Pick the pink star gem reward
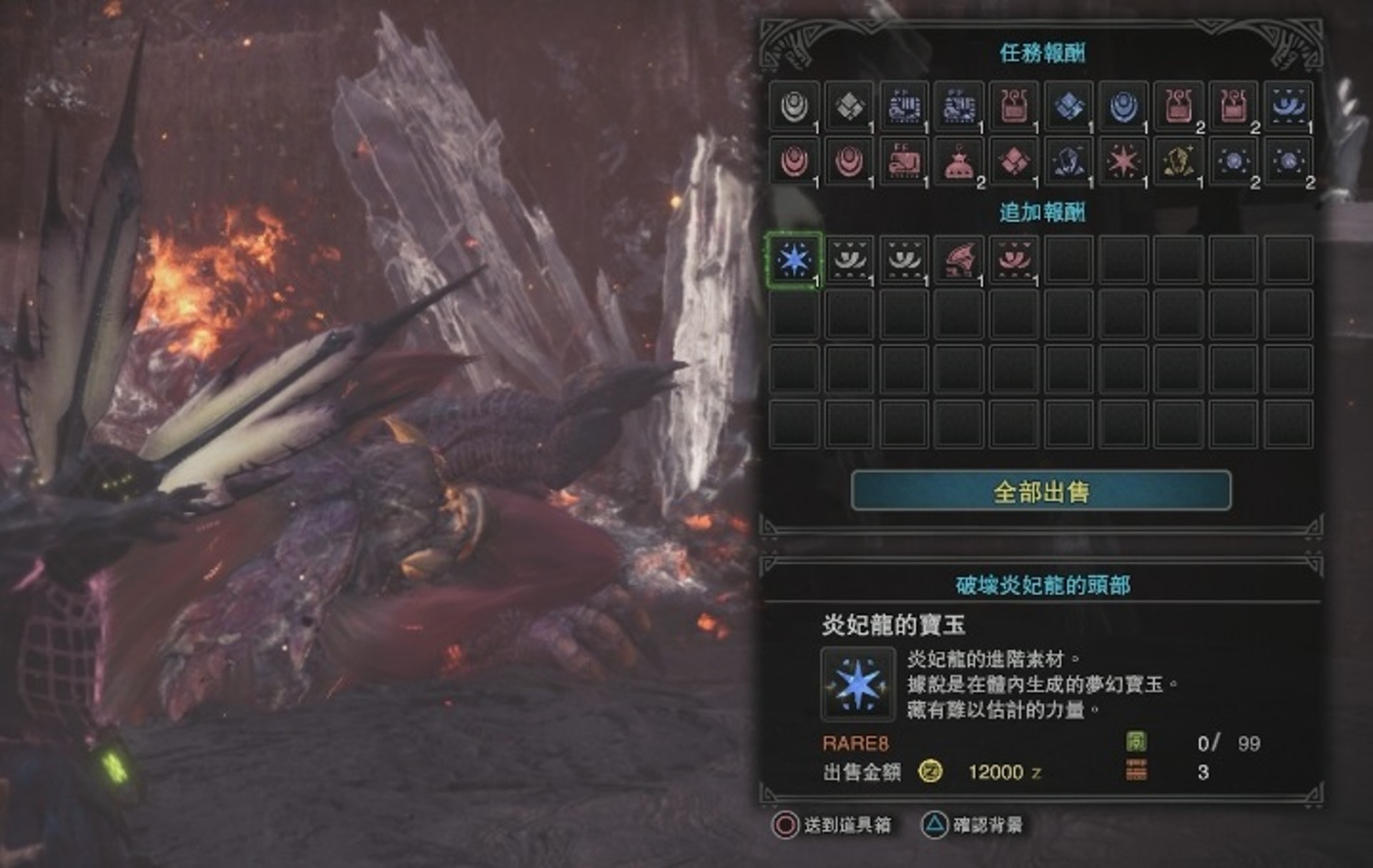Screen dimensions: 1373x868 pyautogui.click(x=1123, y=162)
